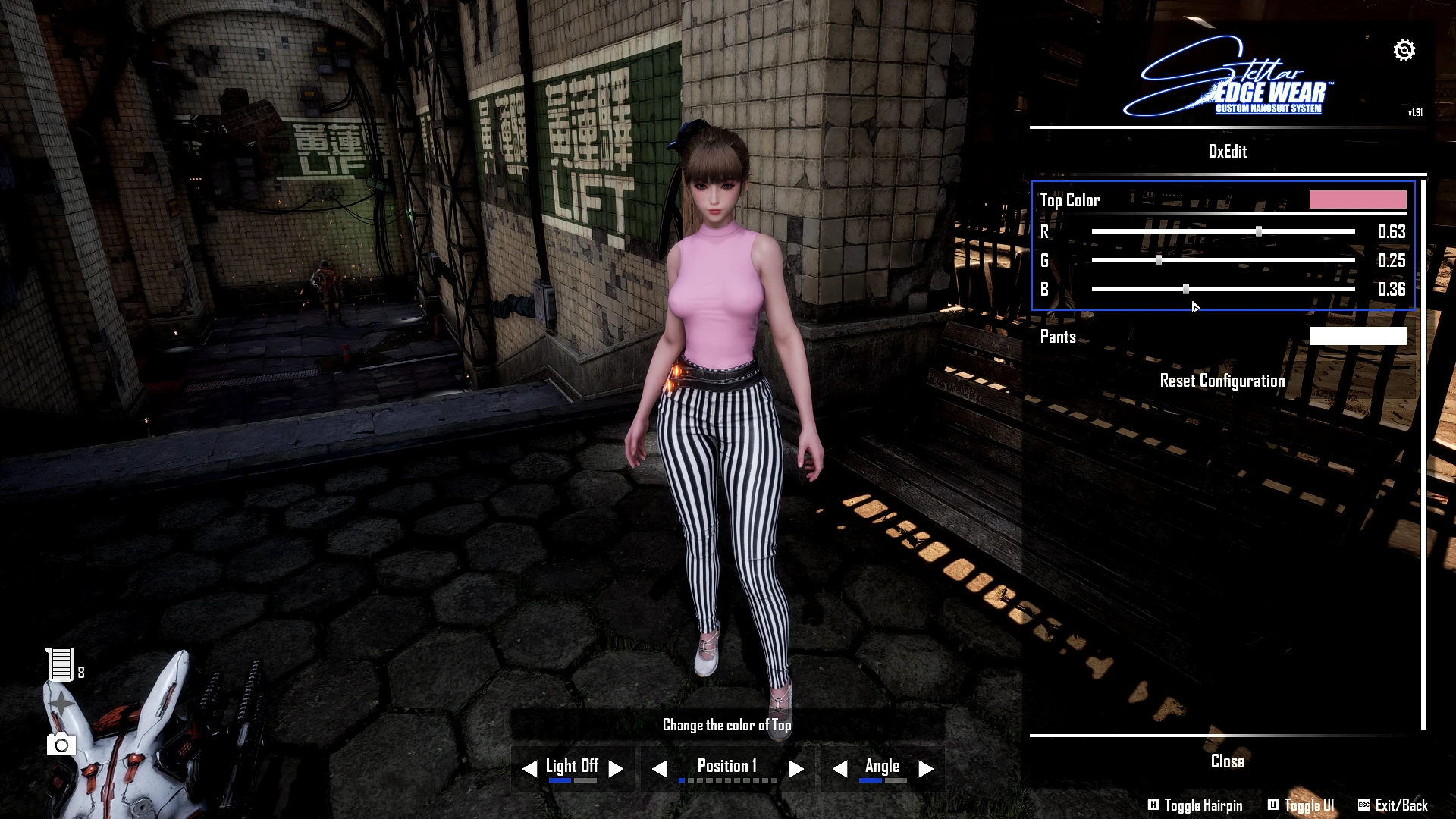Click the right arrow beside Angle
The image size is (1456, 819).
tap(926, 769)
